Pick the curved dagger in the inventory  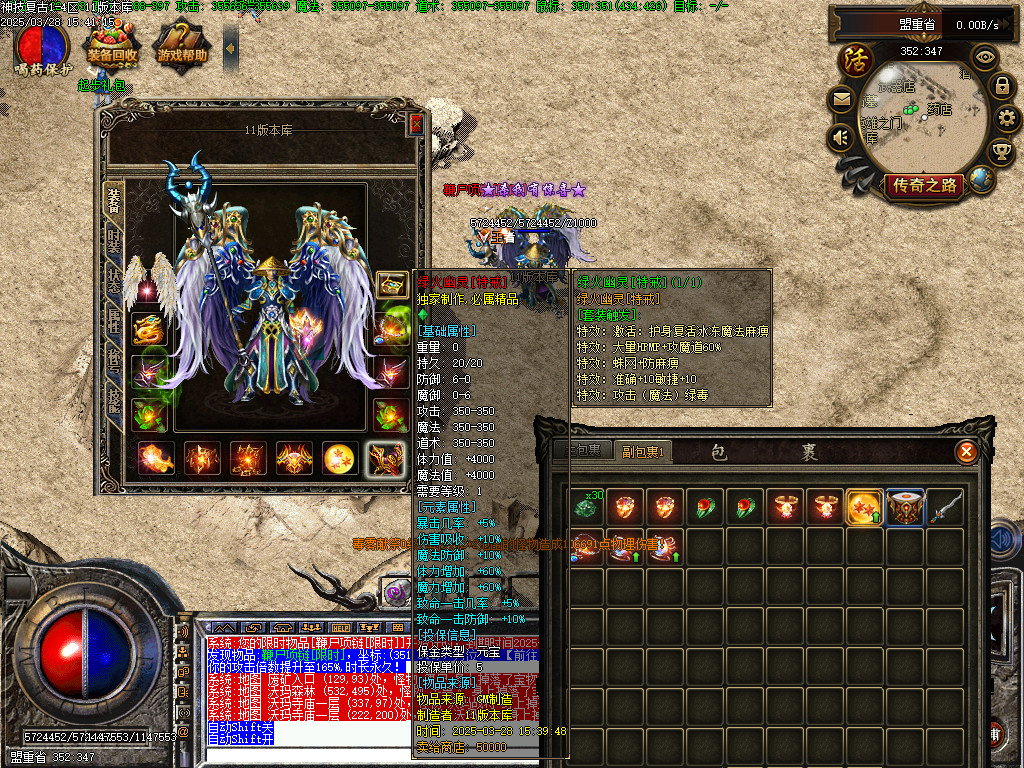click(x=944, y=508)
